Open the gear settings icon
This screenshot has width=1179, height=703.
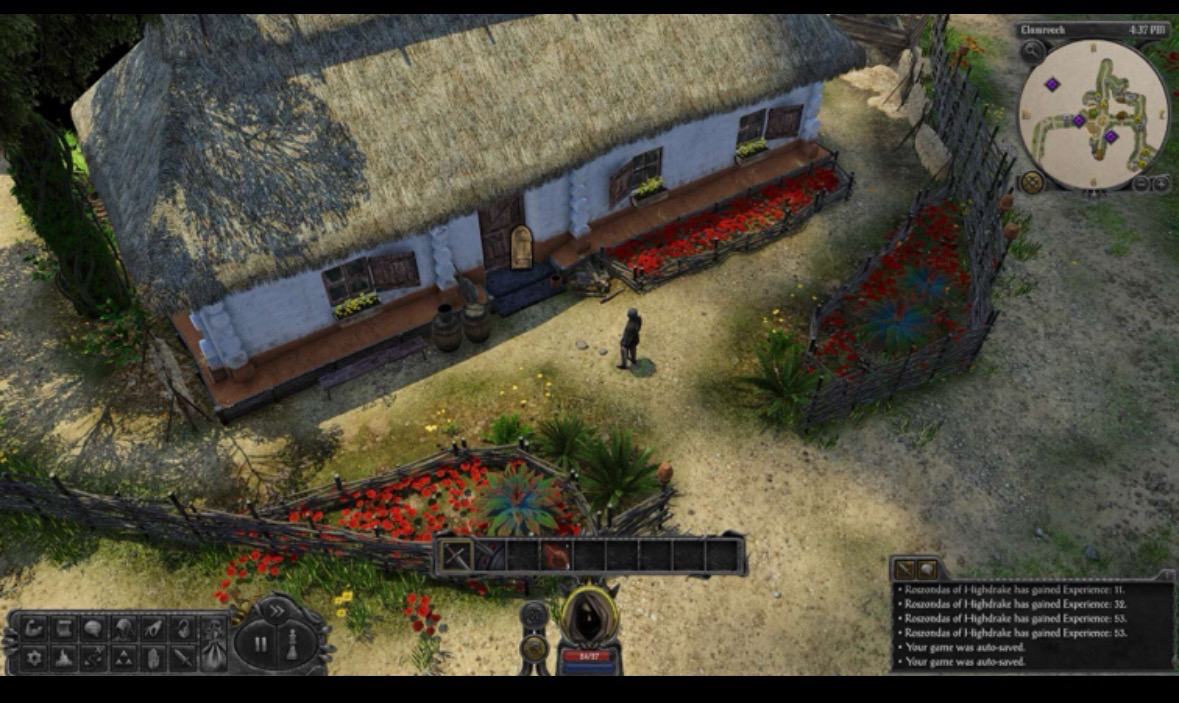tap(35, 658)
